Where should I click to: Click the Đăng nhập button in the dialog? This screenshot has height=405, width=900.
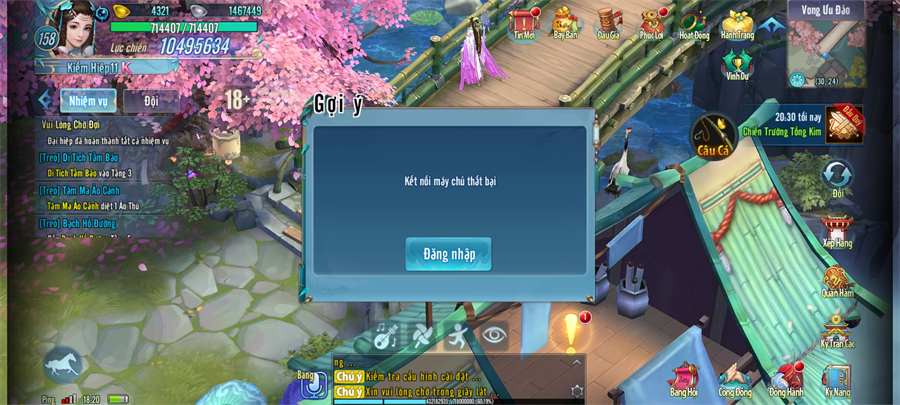448,254
